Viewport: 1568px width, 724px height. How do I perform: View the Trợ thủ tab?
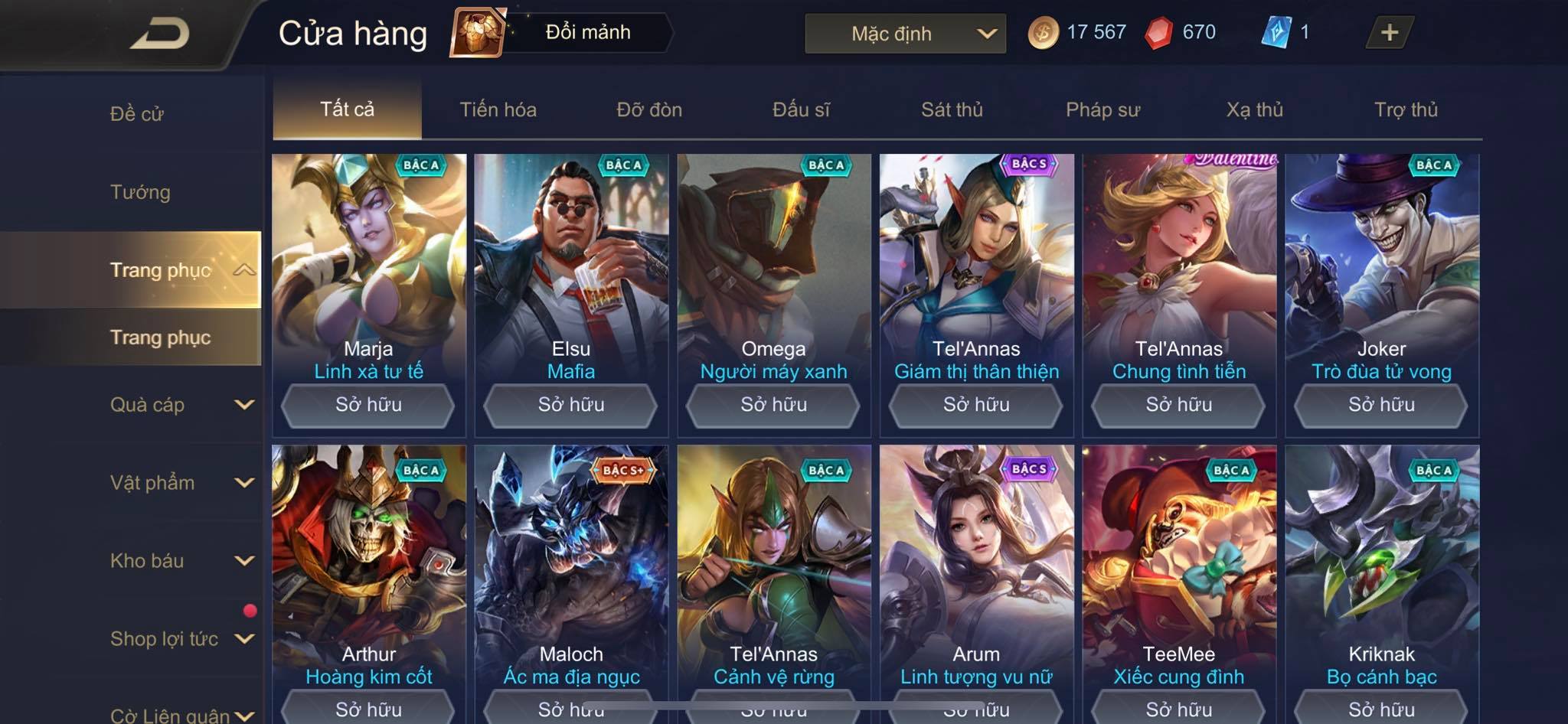click(x=1406, y=109)
